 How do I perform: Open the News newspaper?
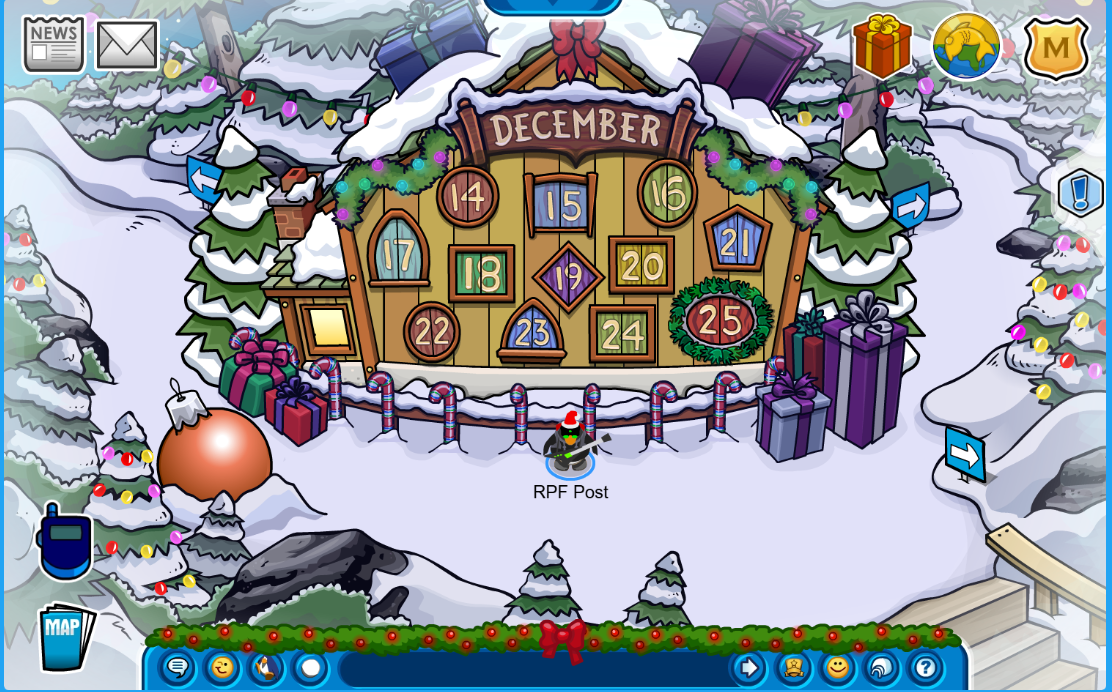pos(53,45)
